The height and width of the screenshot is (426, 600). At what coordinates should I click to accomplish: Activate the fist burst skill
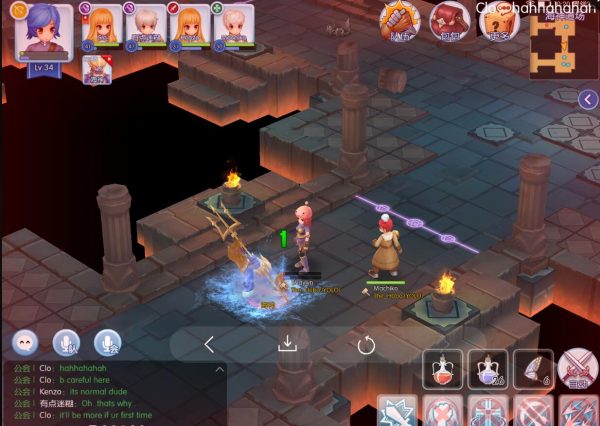point(398,411)
